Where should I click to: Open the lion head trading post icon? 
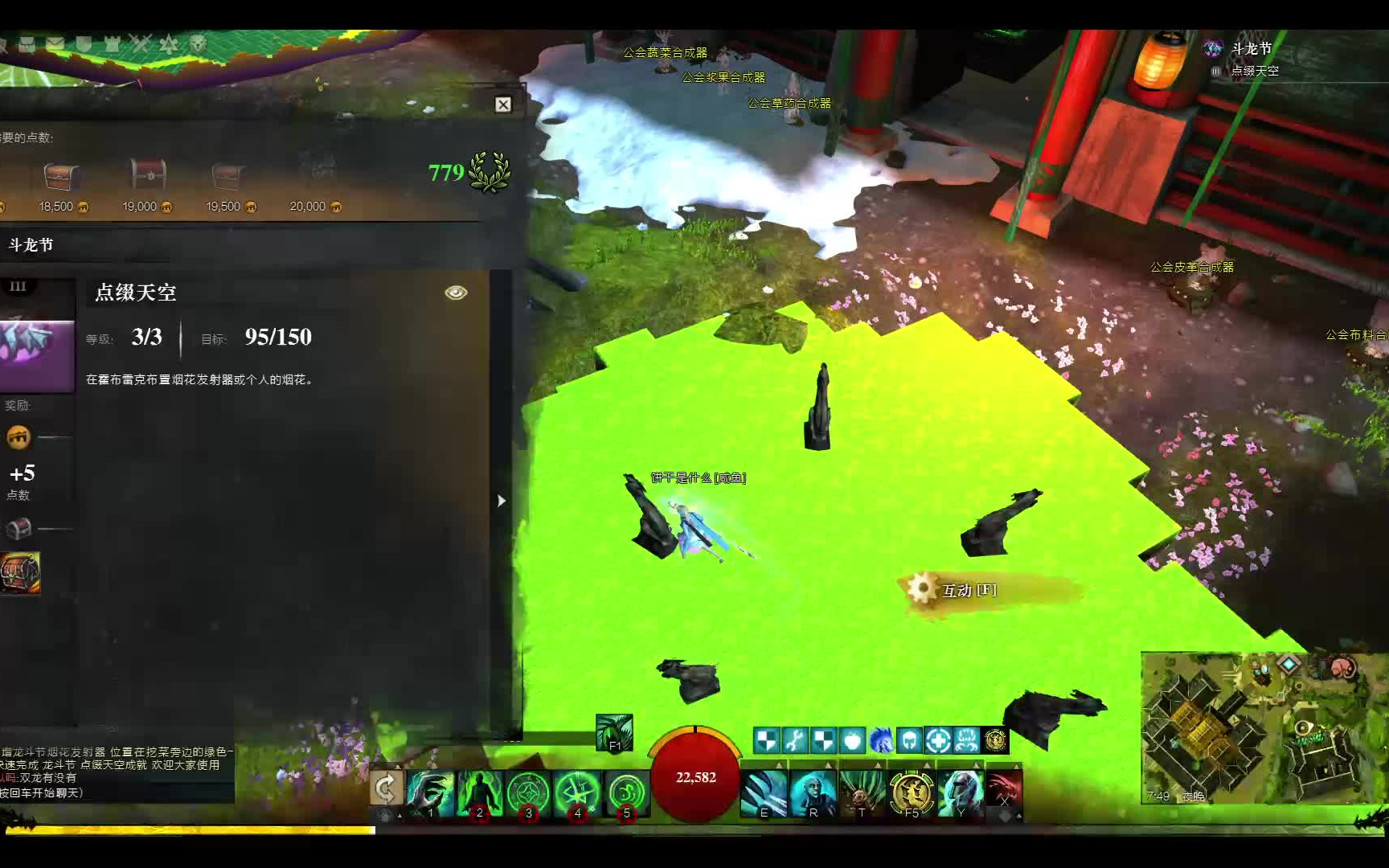(x=198, y=43)
